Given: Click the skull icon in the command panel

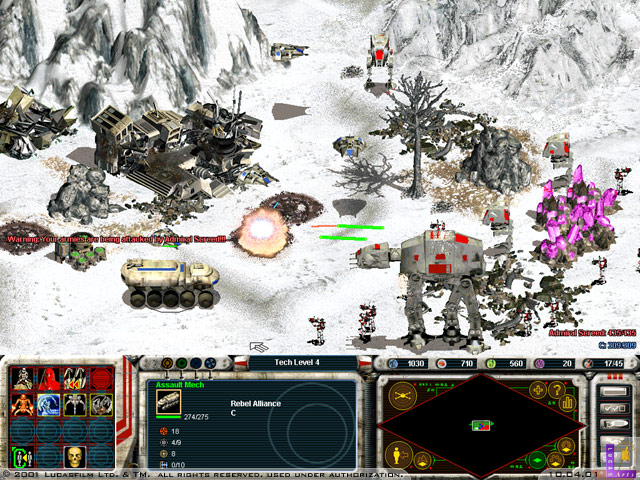Looking at the screenshot, I should (74, 458).
